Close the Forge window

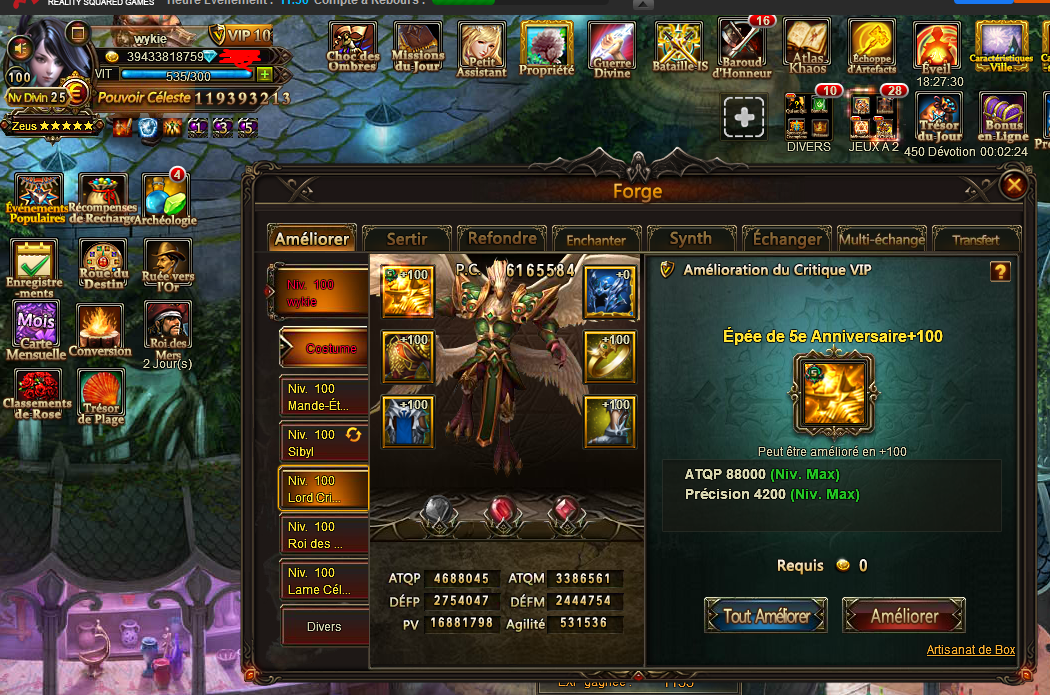pos(1014,185)
